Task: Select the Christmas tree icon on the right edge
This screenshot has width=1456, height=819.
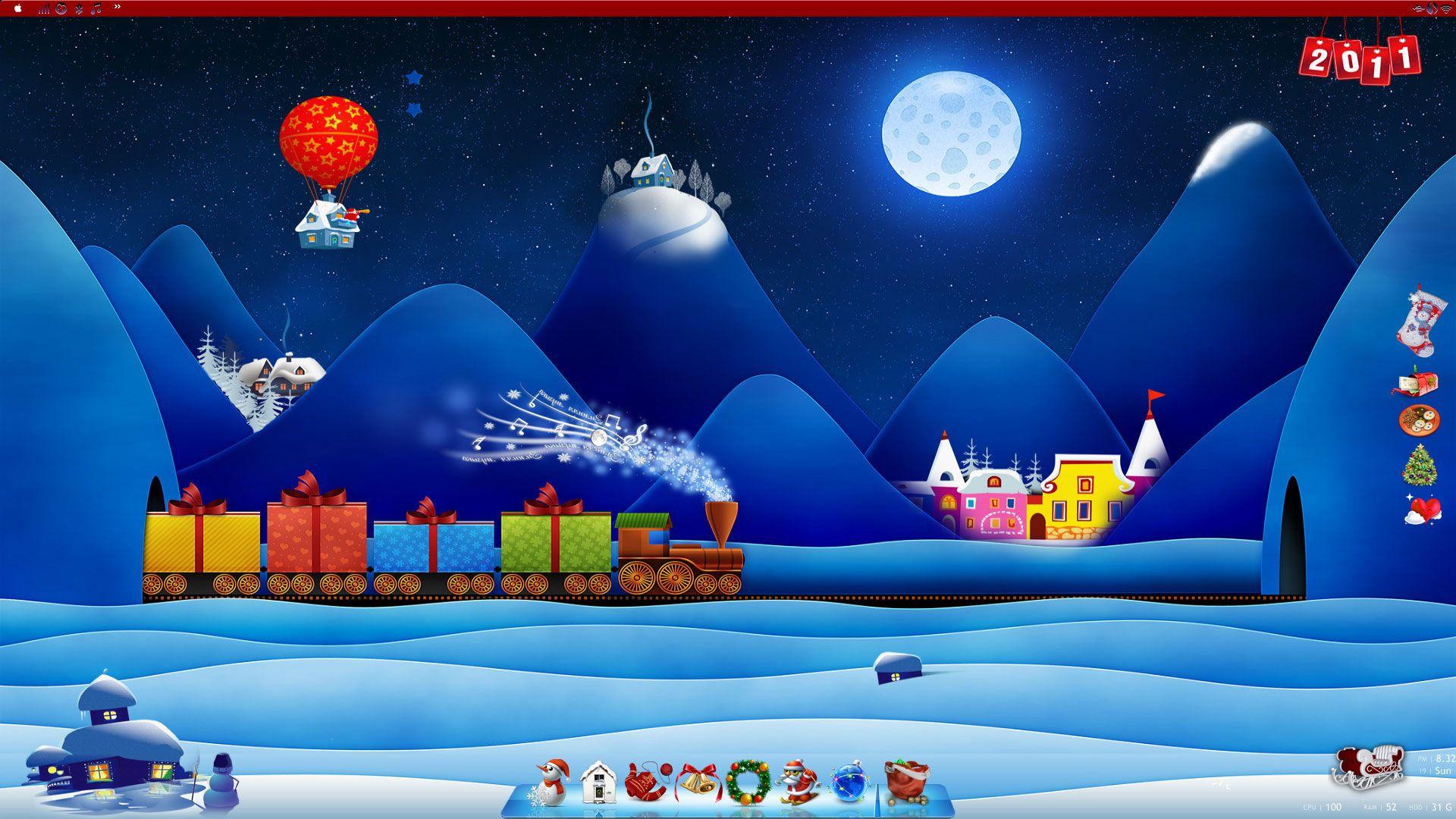Action: tap(1420, 467)
